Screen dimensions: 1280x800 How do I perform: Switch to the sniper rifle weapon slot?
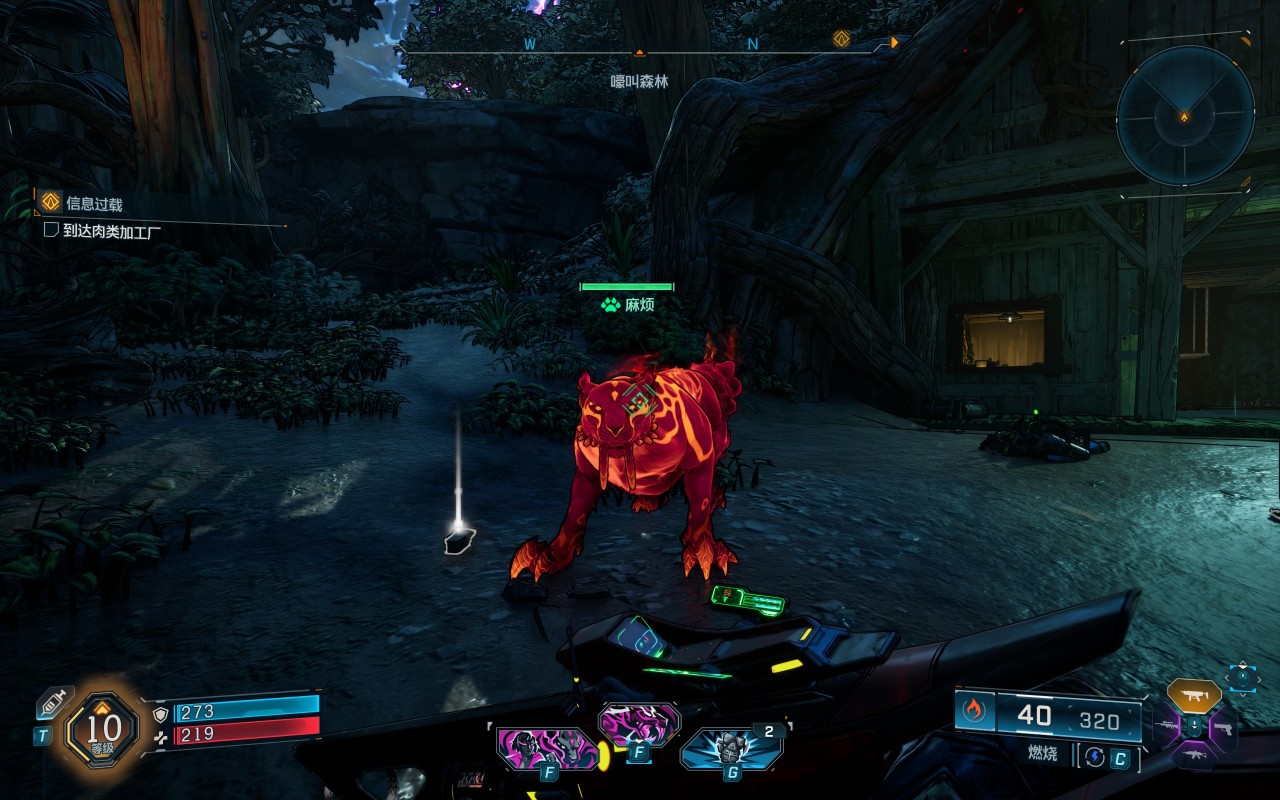tap(1166, 725)
